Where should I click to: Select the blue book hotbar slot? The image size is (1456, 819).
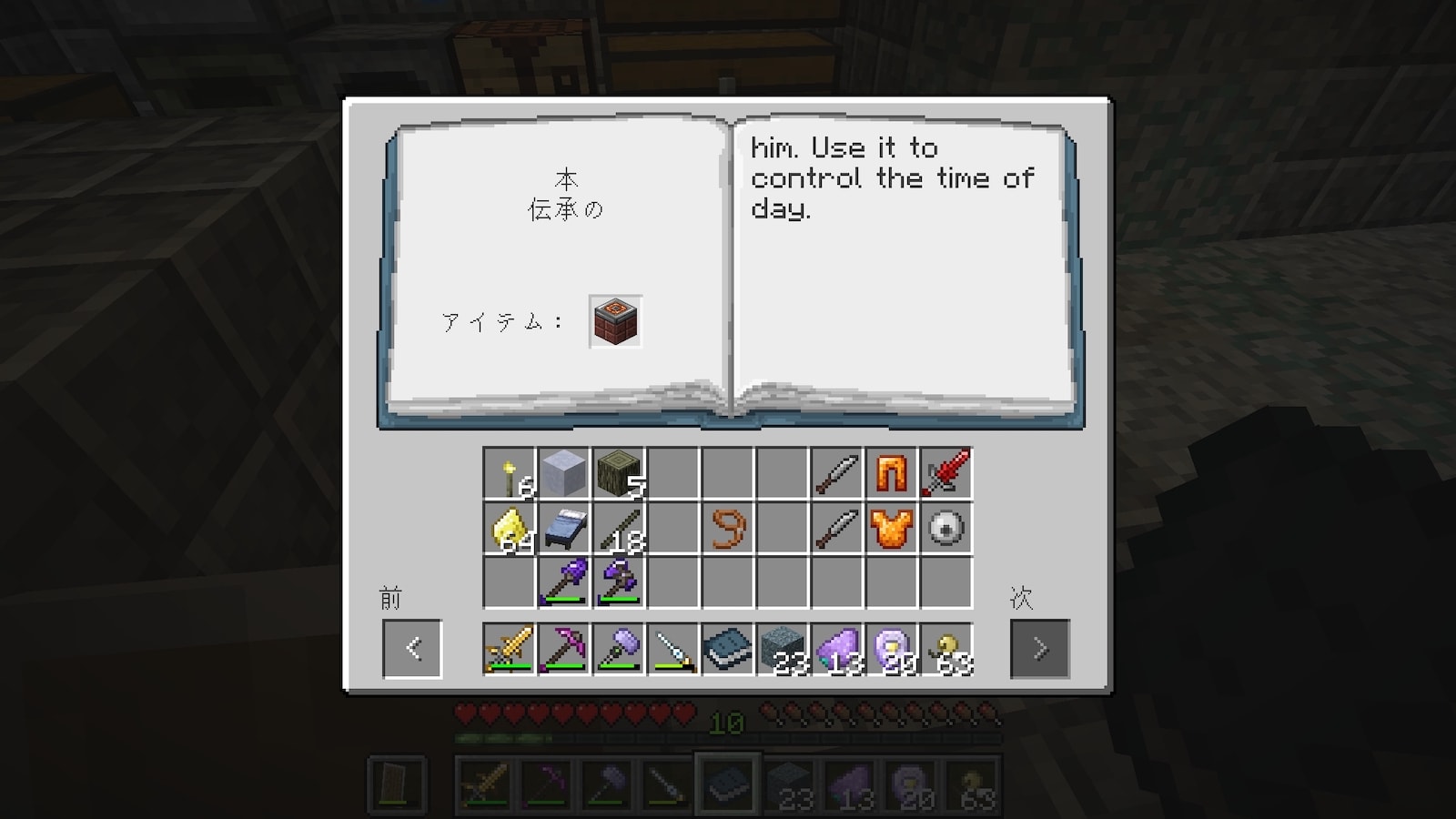(x=727, y=650)
